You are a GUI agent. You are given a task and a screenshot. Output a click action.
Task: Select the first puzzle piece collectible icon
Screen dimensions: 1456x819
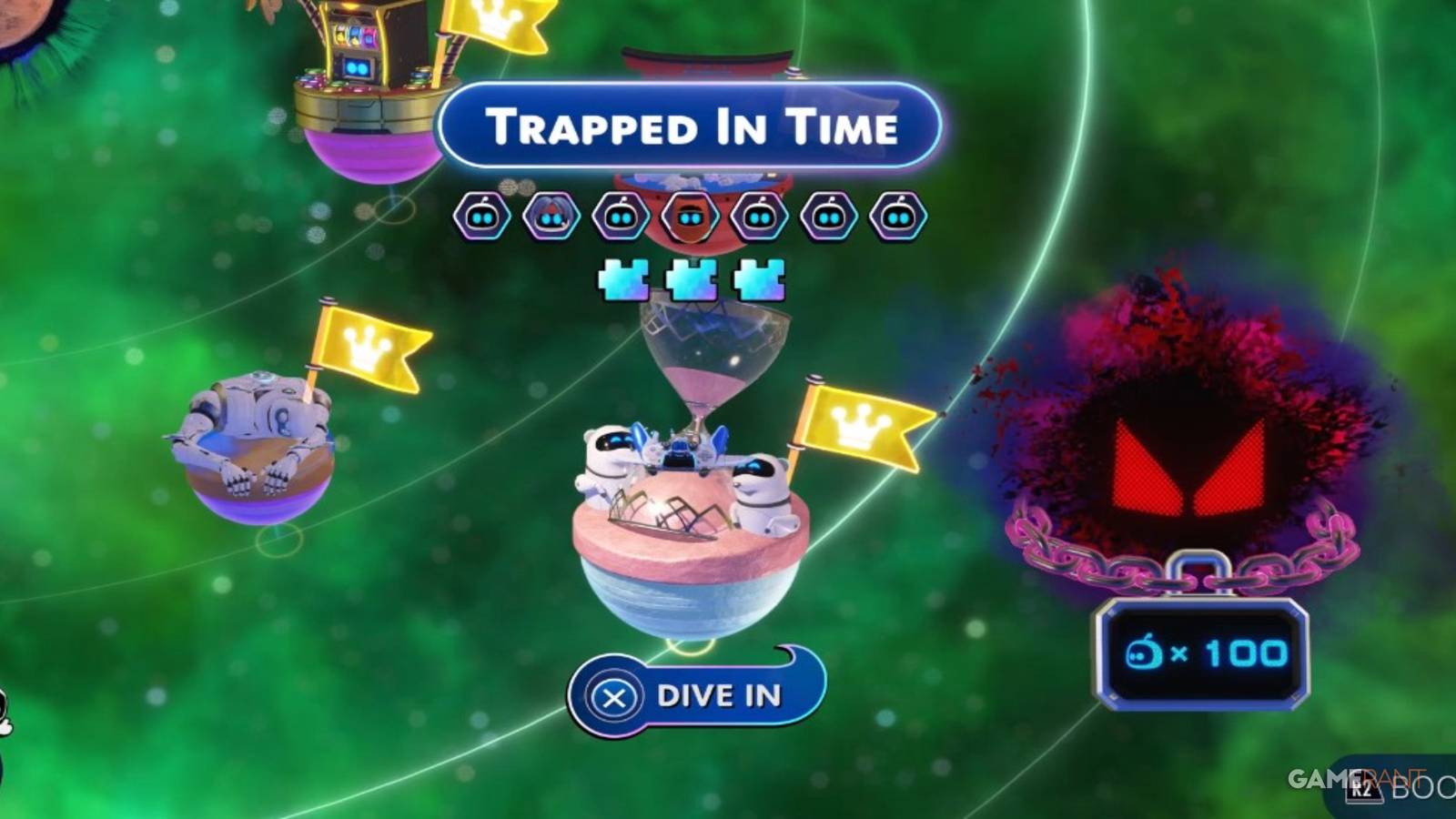point(624,278)
